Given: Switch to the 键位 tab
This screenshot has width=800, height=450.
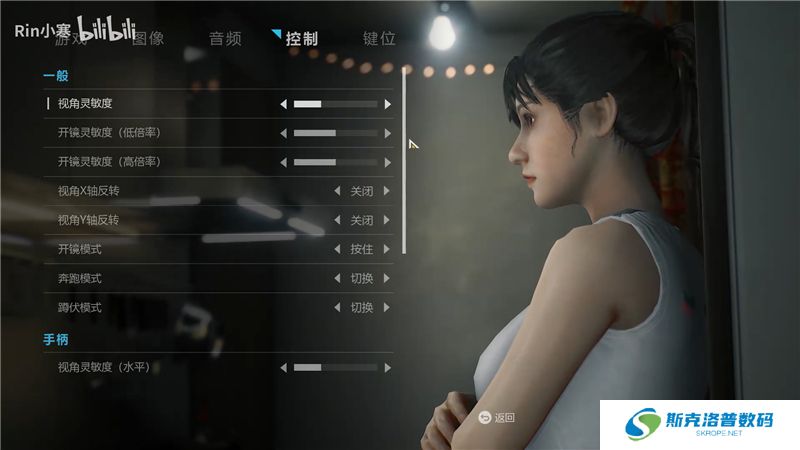Looking at the screenshot, I should pyautogui.click(x=379, y=39).
